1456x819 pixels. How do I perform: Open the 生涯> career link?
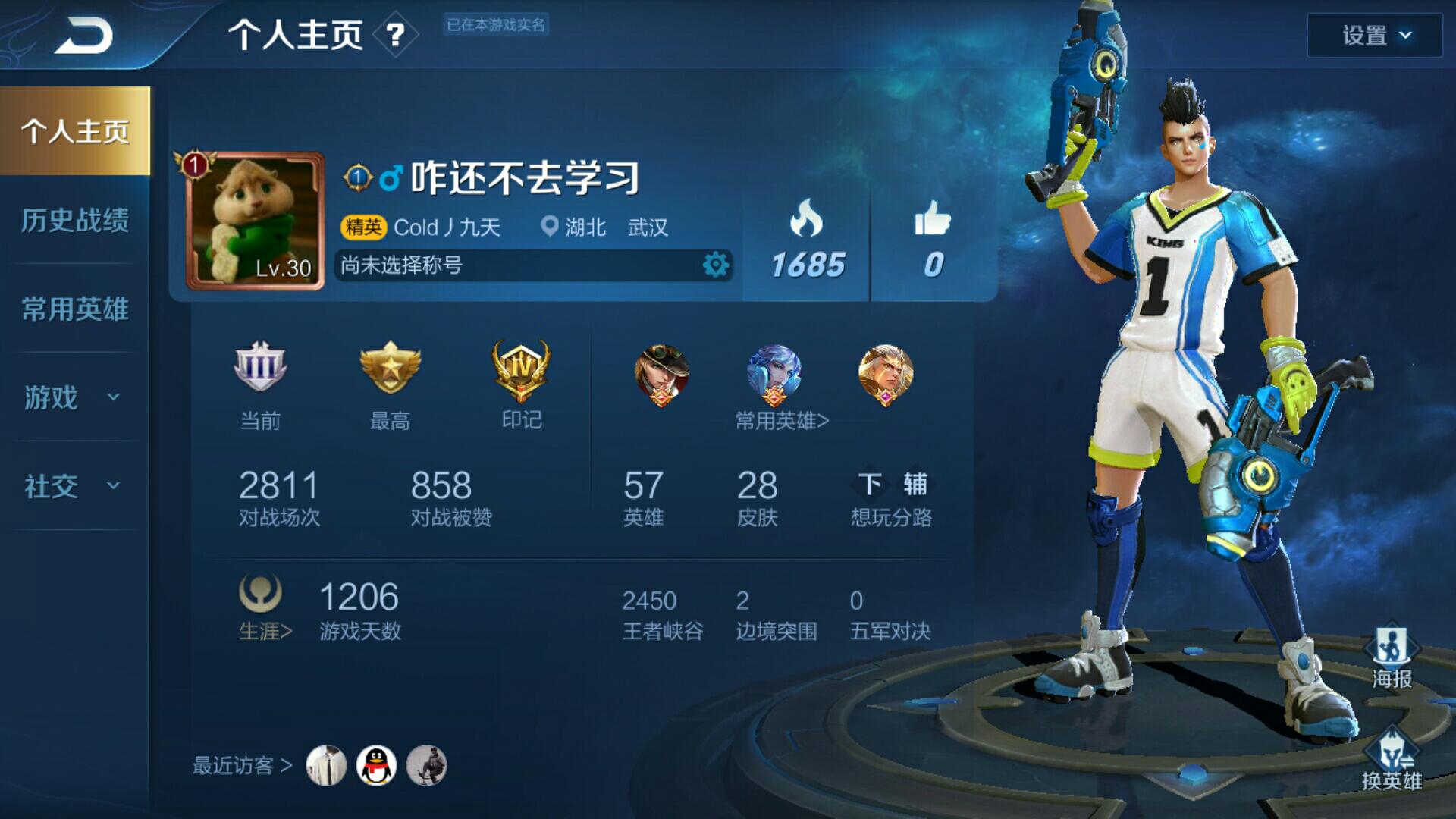click(265, 631)
